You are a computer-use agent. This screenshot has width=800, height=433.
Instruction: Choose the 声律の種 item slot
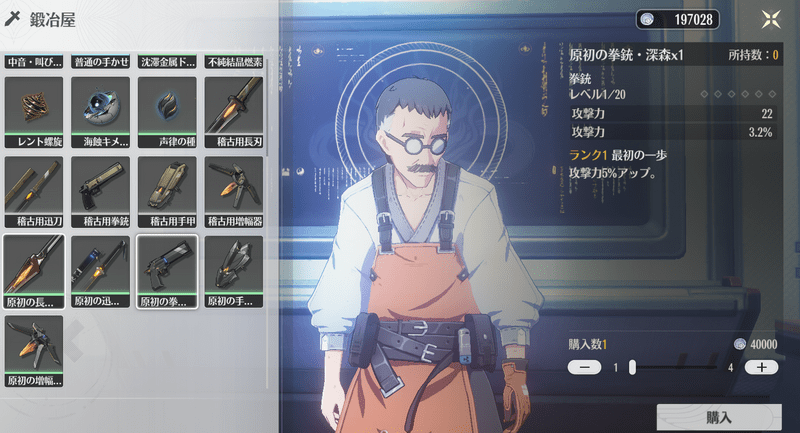click(166, 112)
